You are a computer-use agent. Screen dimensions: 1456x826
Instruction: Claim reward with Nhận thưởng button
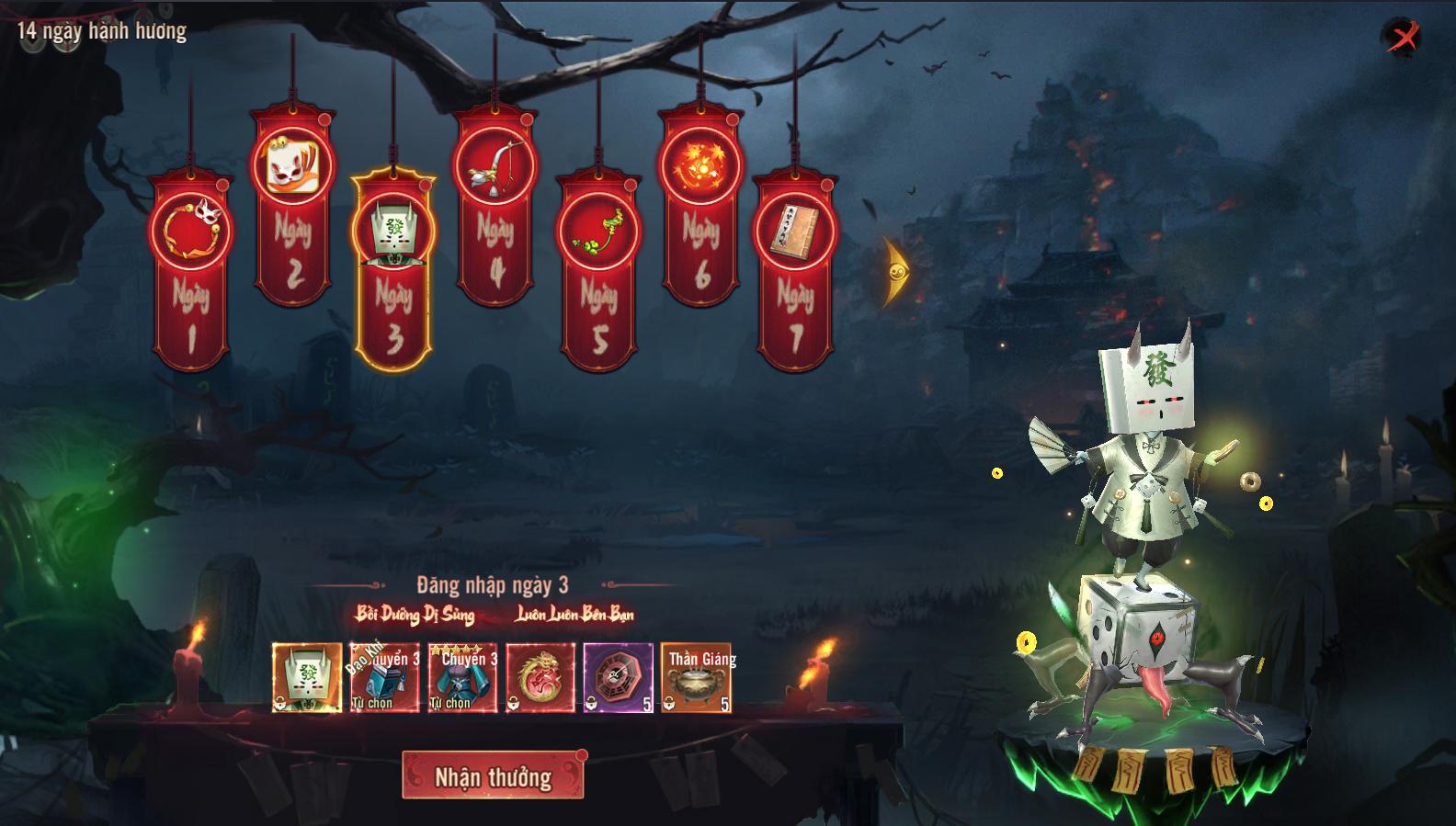coord(493,776)
